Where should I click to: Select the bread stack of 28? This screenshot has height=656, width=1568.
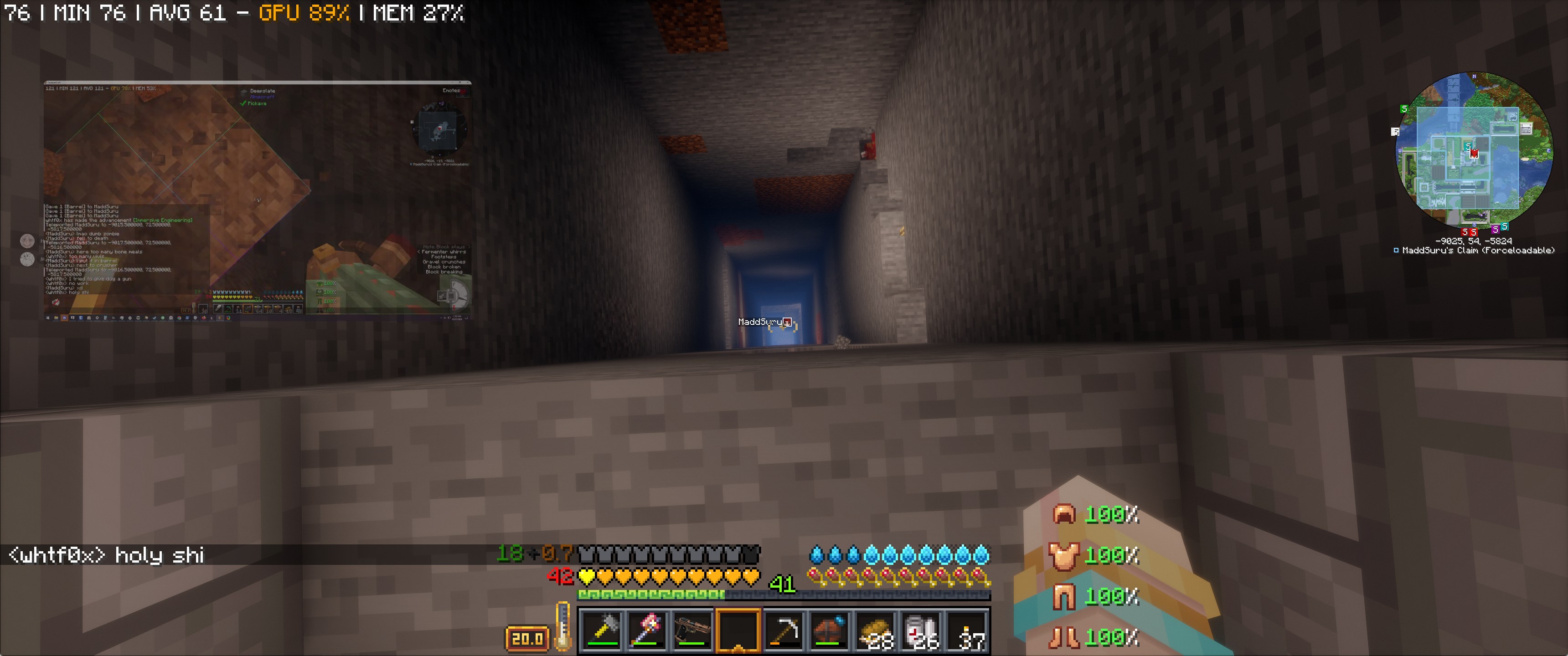point(875,630)
